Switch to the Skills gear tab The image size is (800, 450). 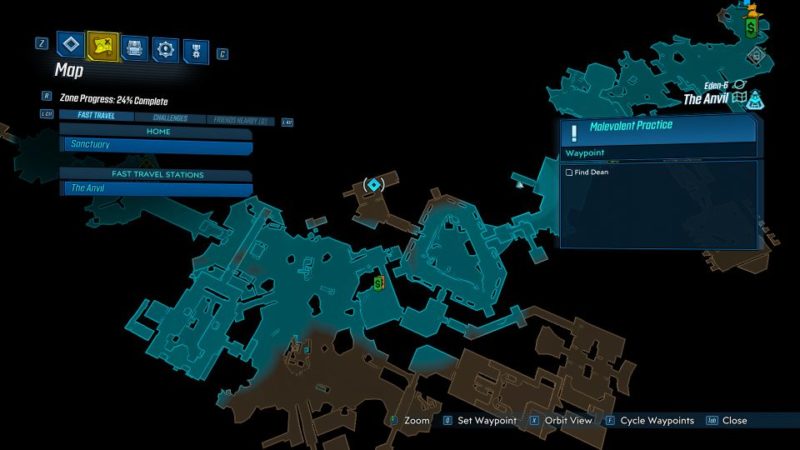coord(165,47)
